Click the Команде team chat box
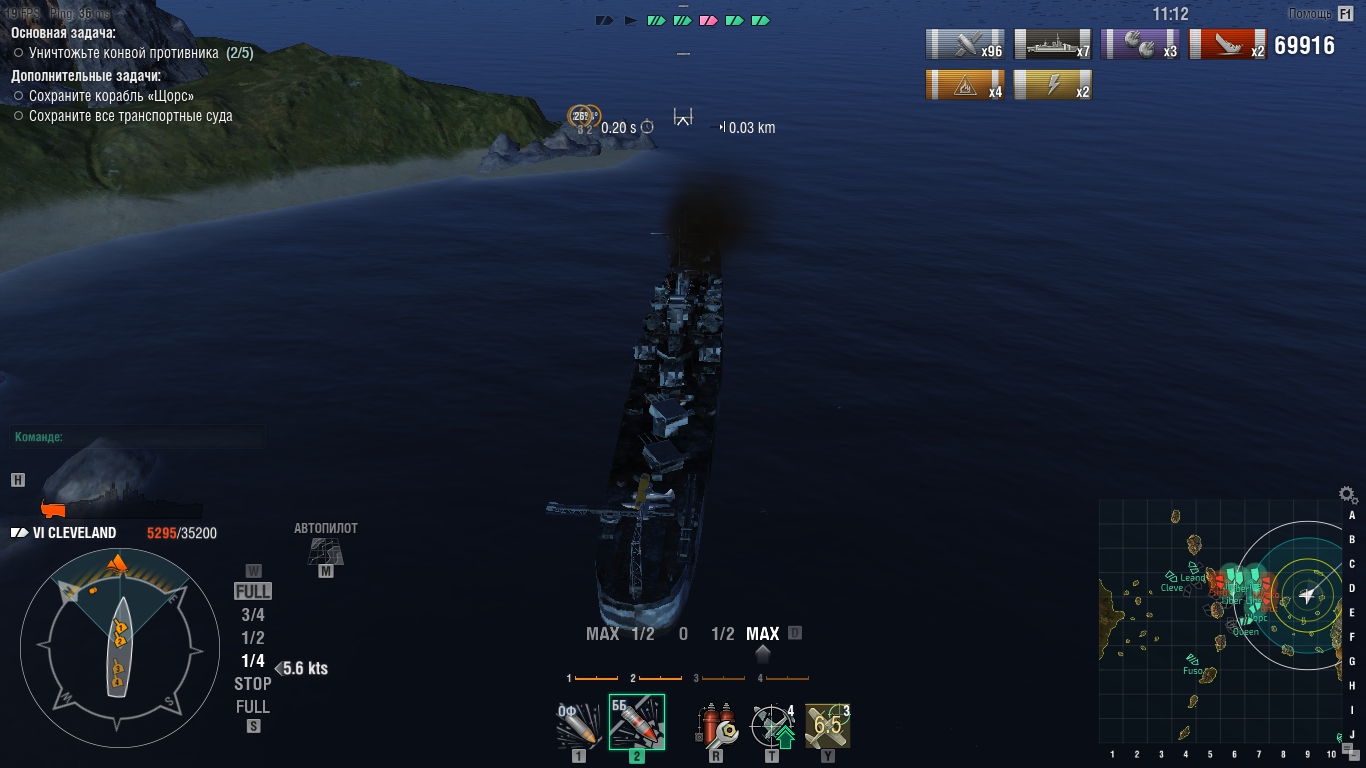Viewport: 1366px width, 768px height. tap(139, 437)
